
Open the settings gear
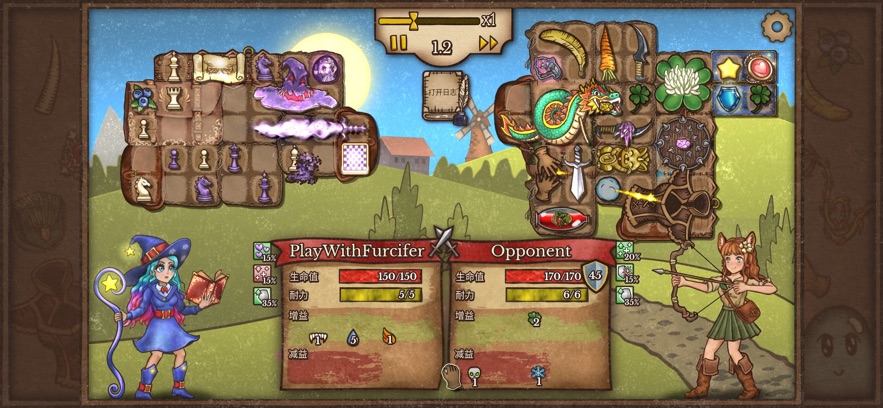point(775,25)
